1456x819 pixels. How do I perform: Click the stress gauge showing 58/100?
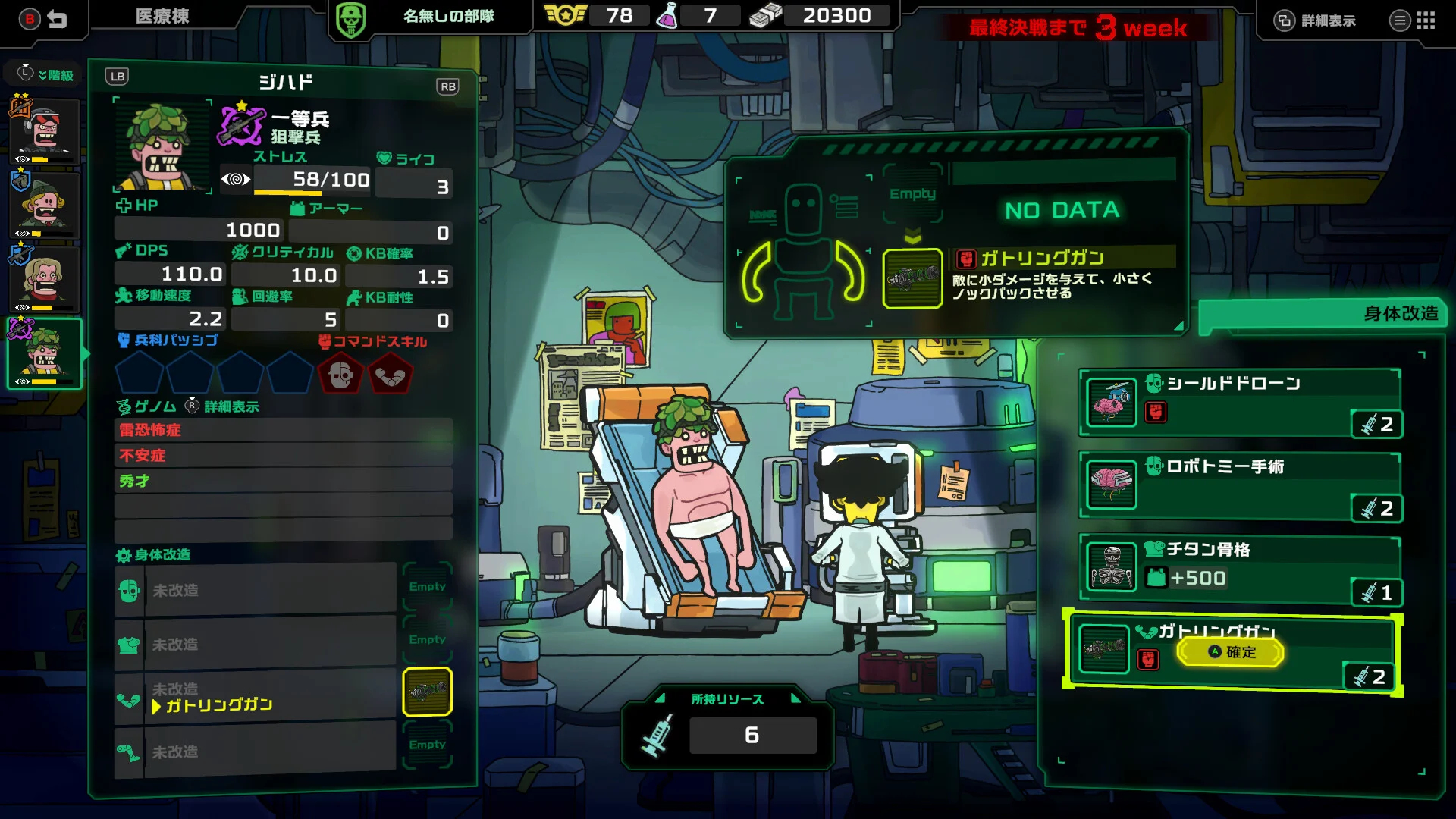[x=311, y=180]
